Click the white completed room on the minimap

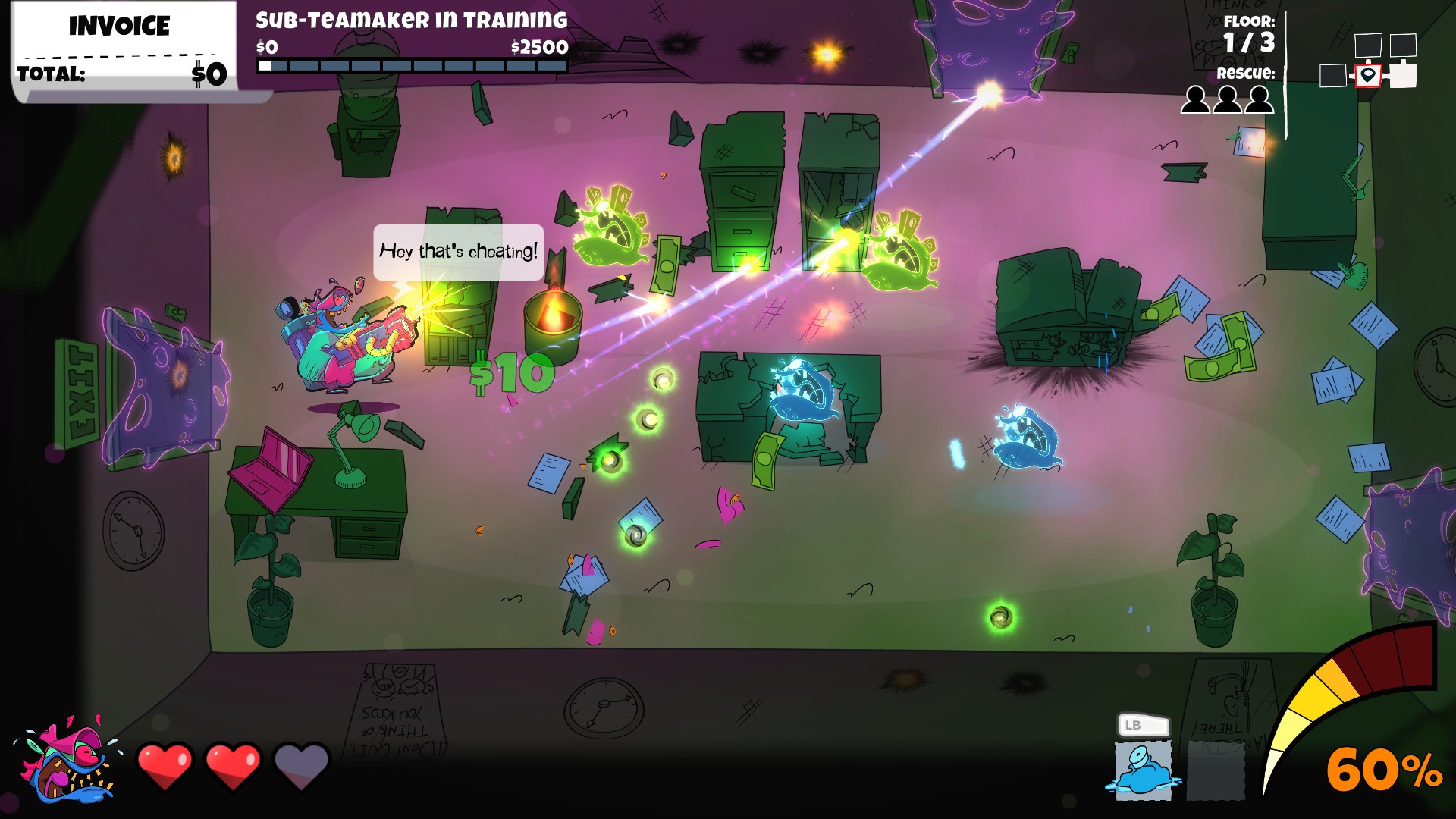[x=1403, y=76]
